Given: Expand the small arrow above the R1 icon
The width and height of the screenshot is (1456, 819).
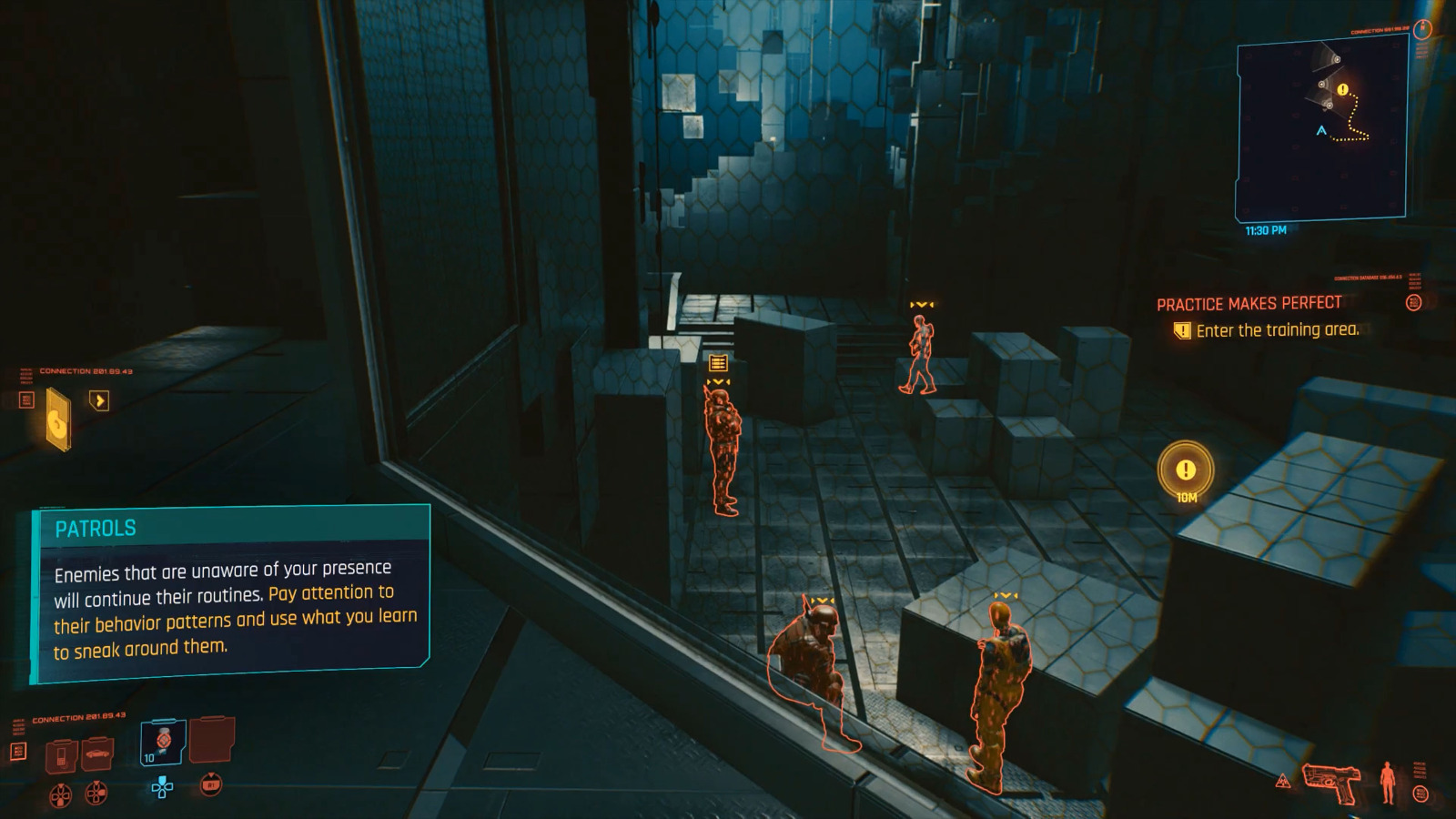Looking at the screenshot, I should 211,774.
